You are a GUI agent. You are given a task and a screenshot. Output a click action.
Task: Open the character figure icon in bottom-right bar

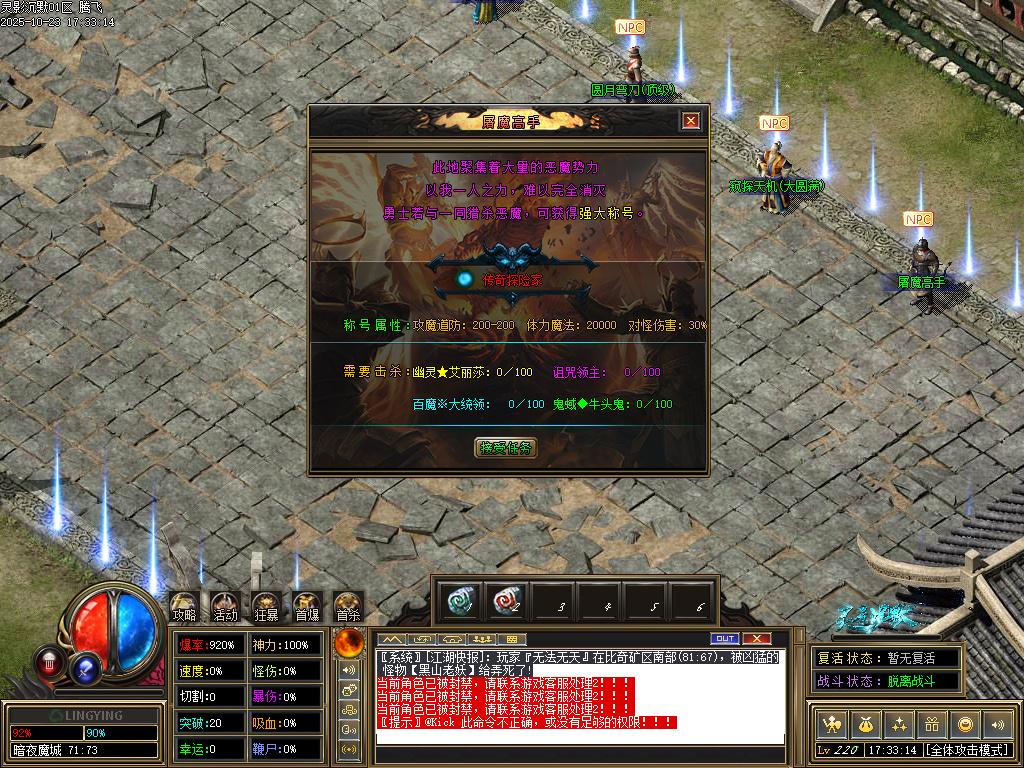[x=830, y=724]
